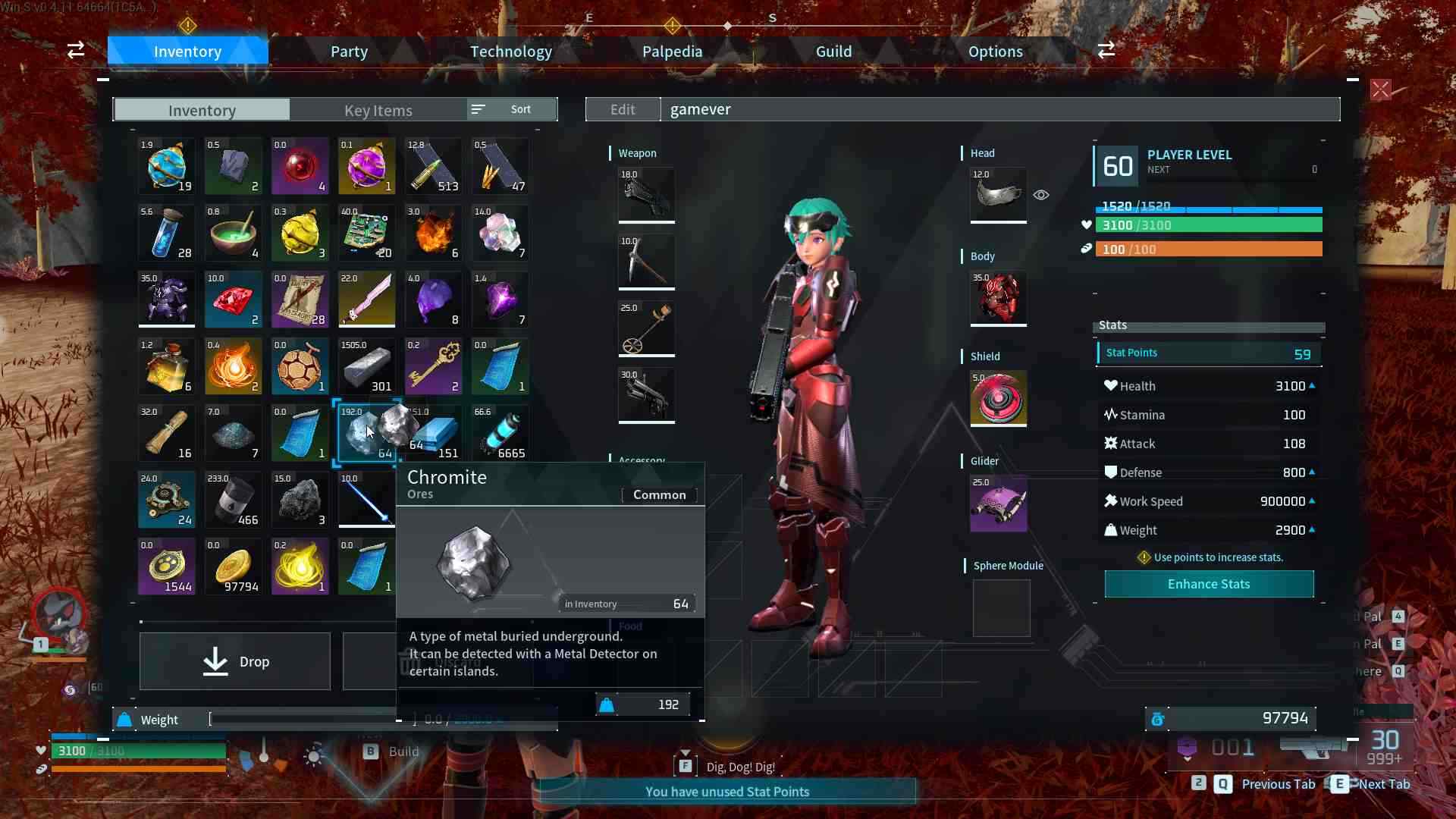Select the Chromite ore stack in inventory
The image size is (1456, 819).
tap(366, 433)
